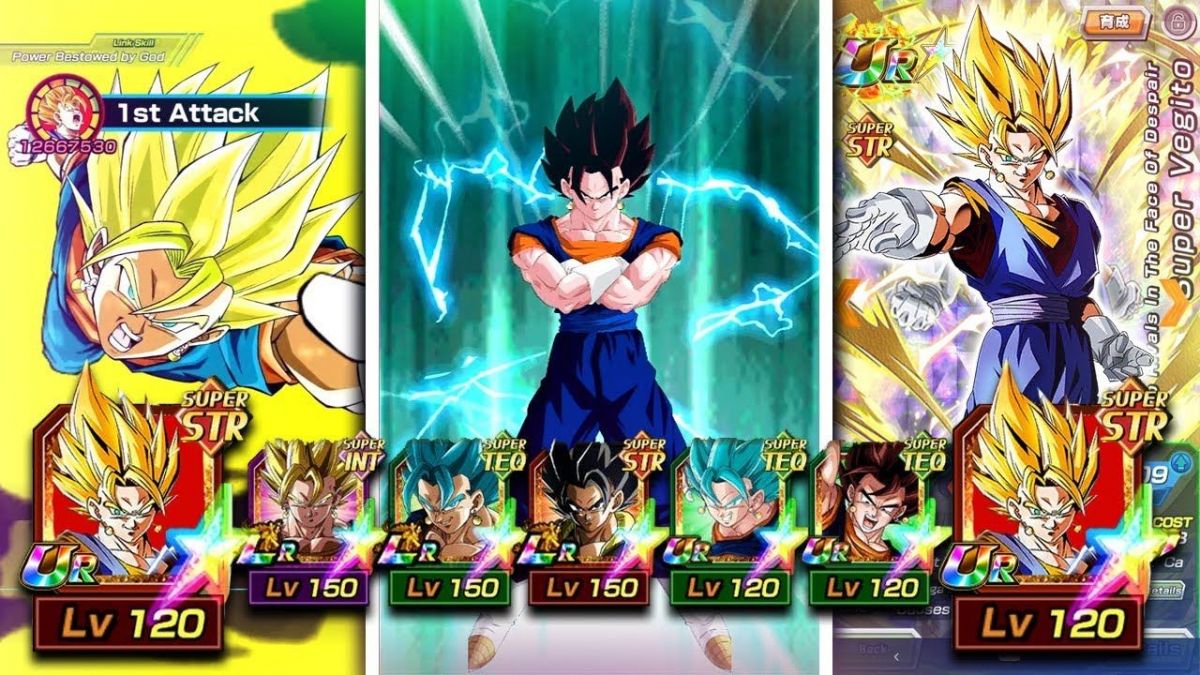
Task: Toggle the padlock icon on the card
Action: (1180, 22)
